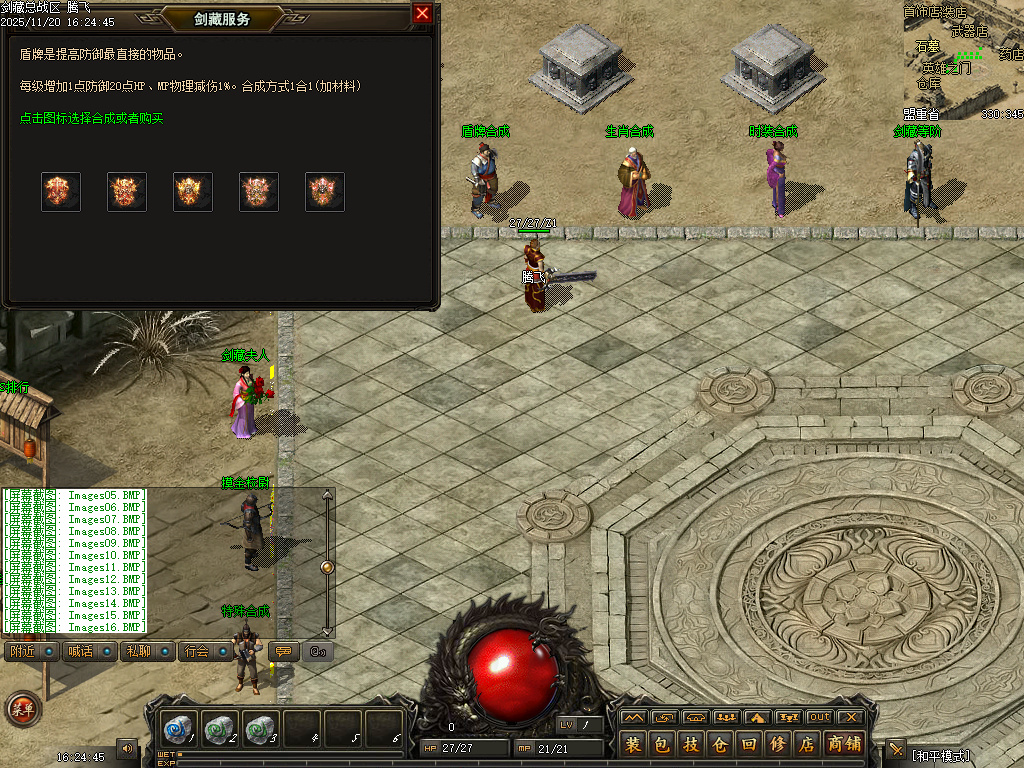This screenshot has width=1024, height=768.
Task: Click the 回 return button
Action: point(749,744)
